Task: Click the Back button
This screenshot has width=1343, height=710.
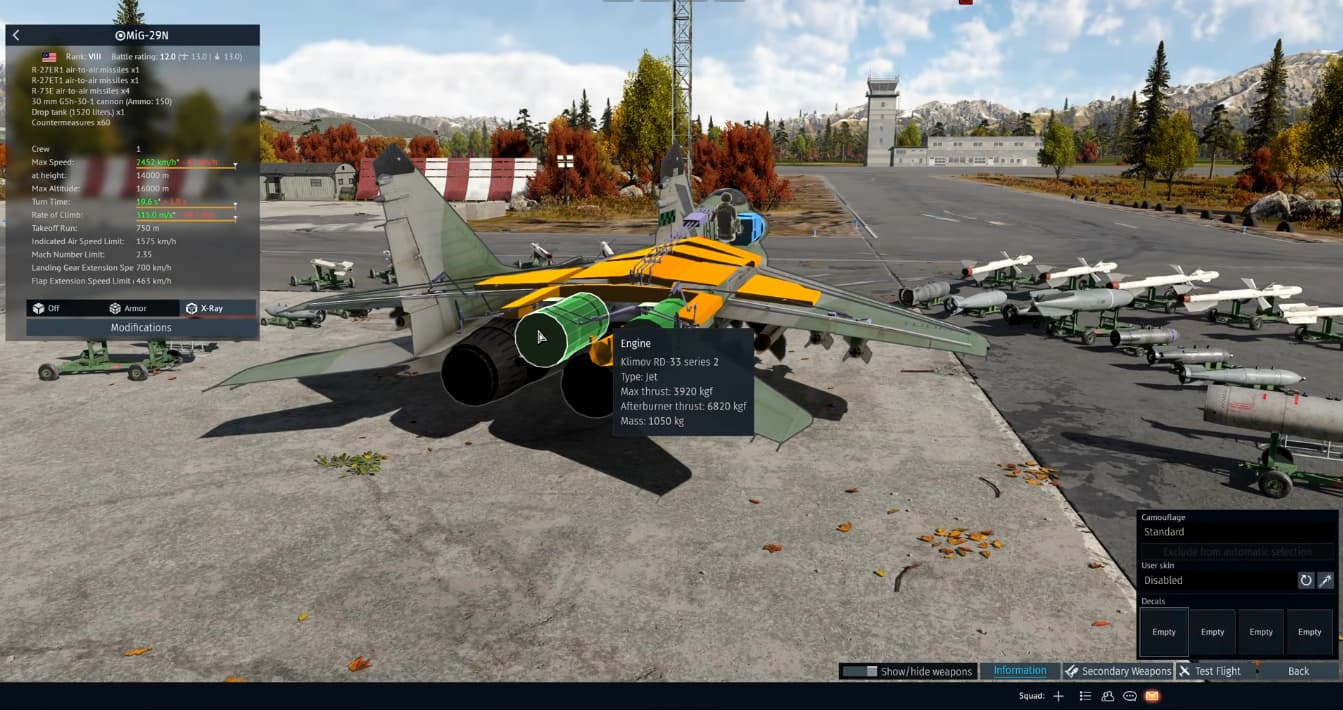Action: 1298,671
